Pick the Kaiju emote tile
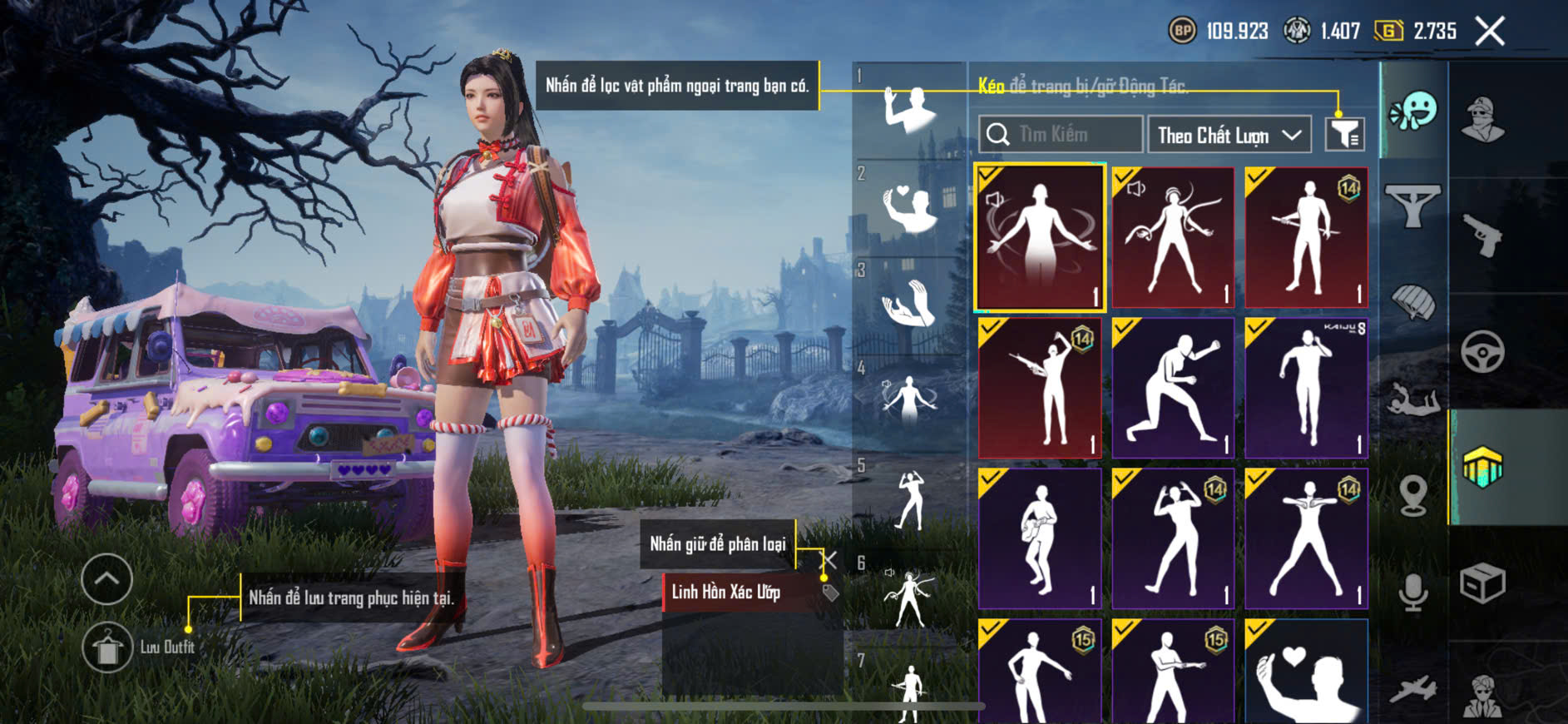The width and height of the screenshot is (1568, 724). 1306,388
